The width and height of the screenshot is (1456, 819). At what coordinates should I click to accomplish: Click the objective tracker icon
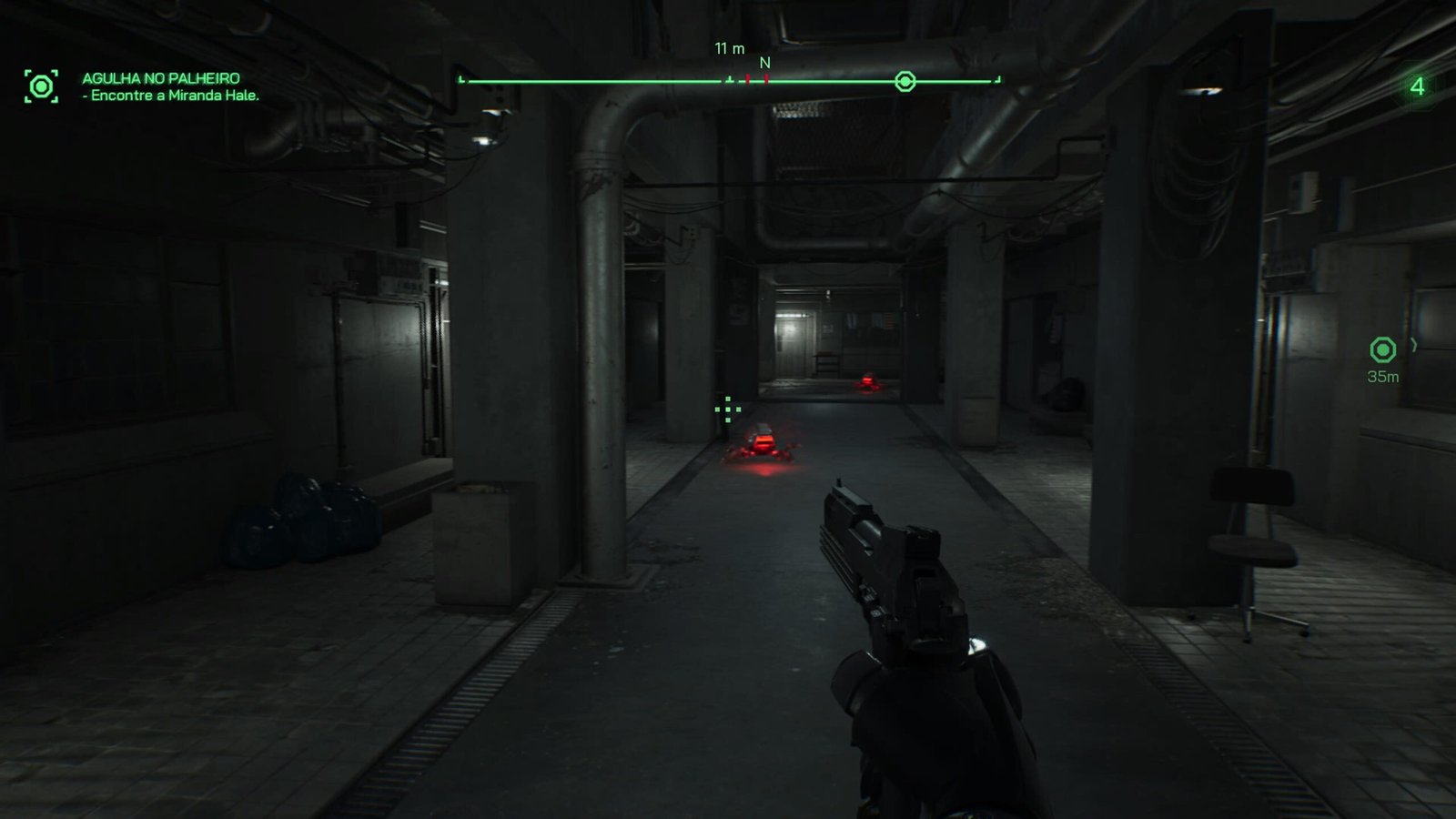41,86
